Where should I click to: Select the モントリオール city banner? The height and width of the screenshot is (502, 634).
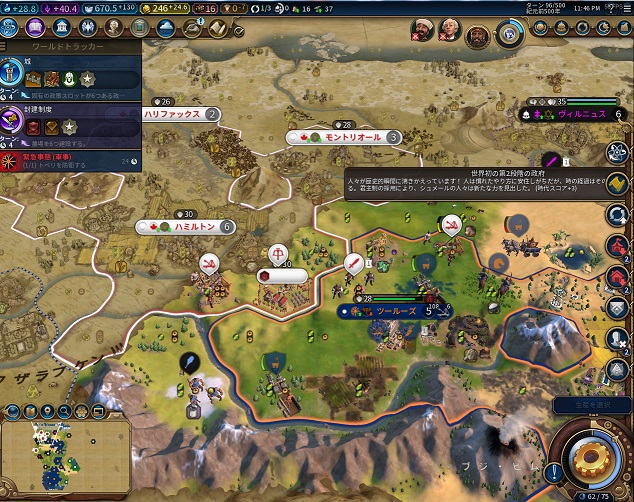tap(344, 137)
